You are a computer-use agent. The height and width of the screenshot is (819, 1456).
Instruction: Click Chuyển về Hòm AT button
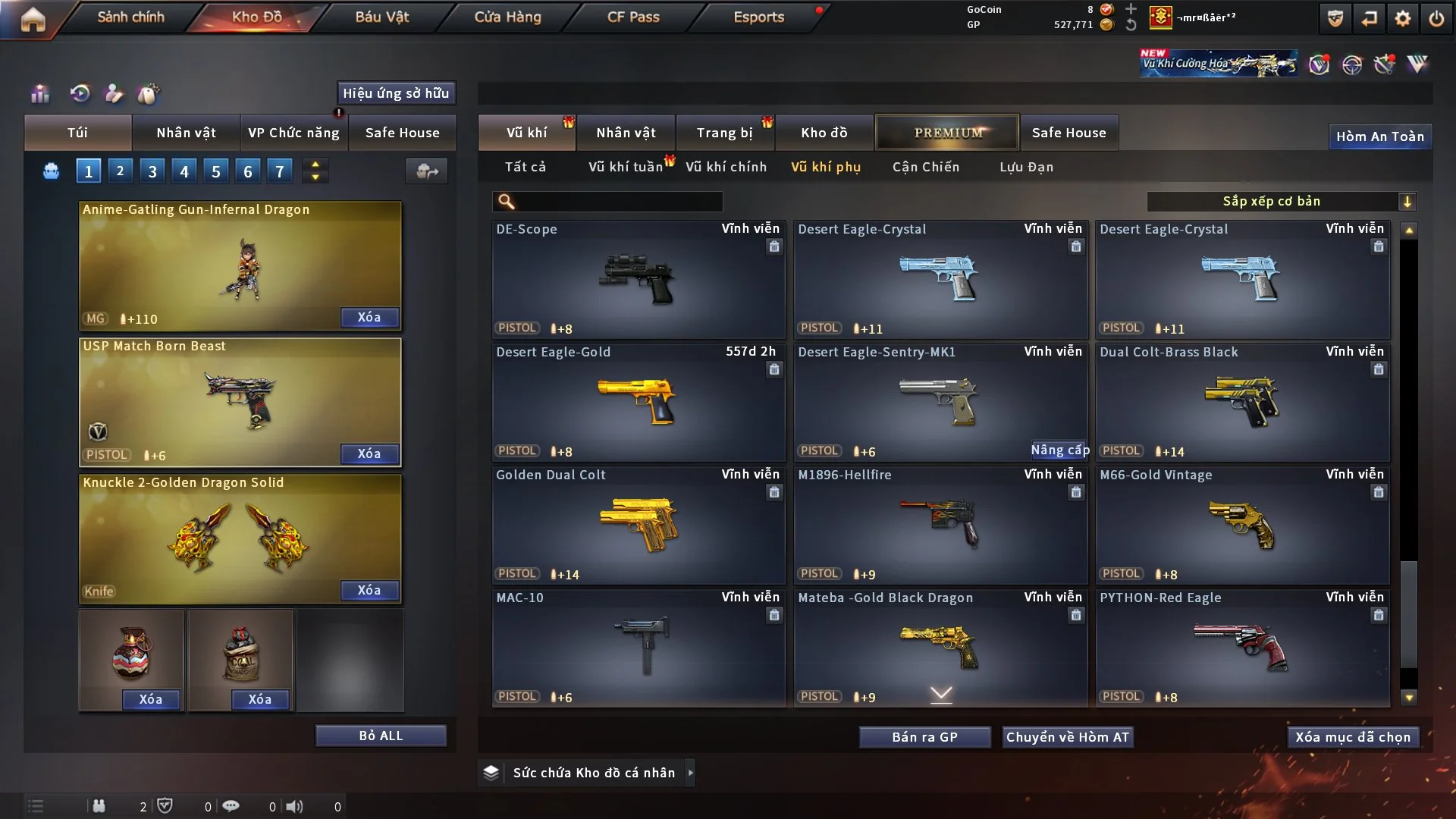(1068, 737)
